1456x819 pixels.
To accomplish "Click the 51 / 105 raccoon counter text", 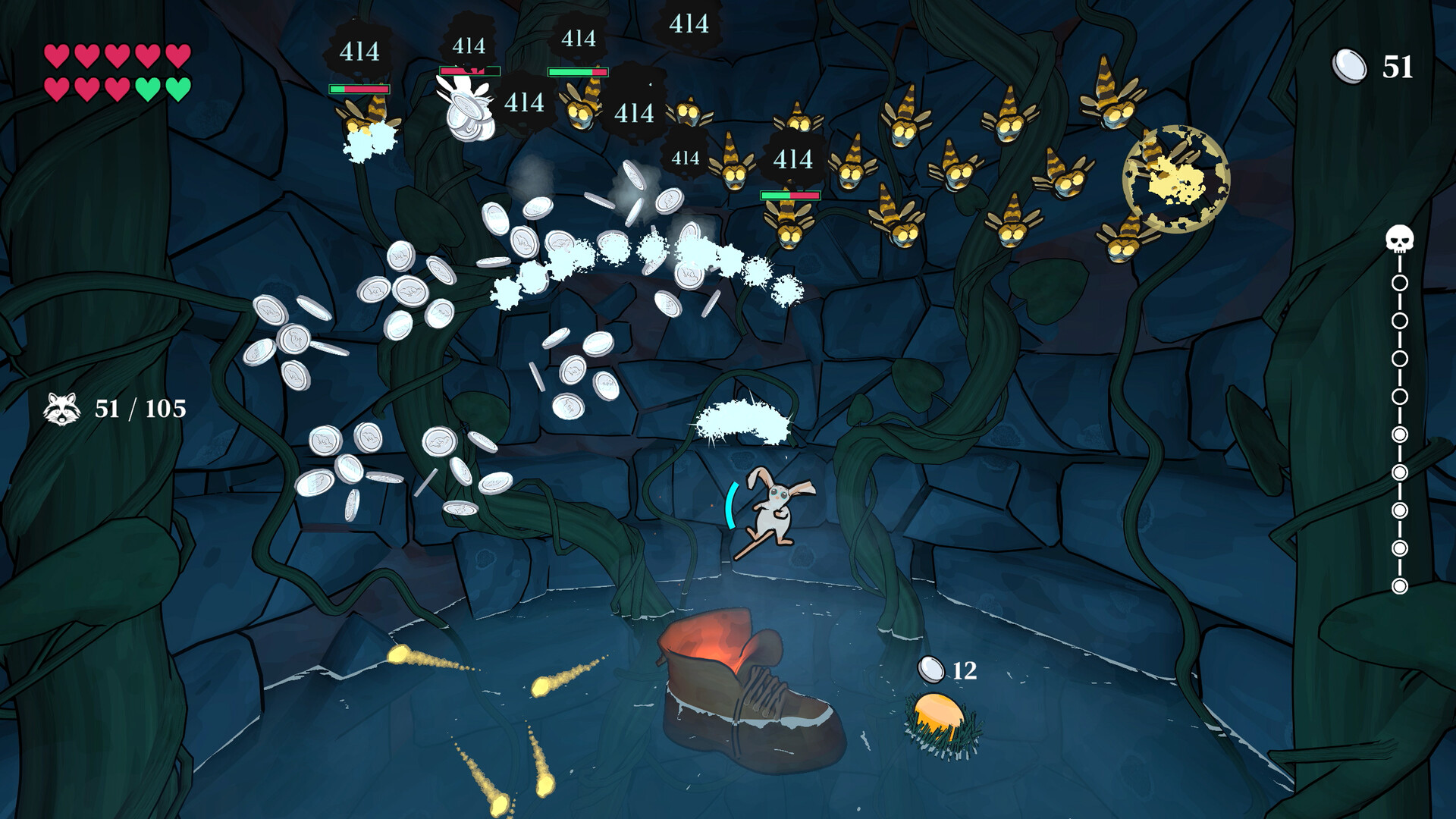I will click(136, 409).
